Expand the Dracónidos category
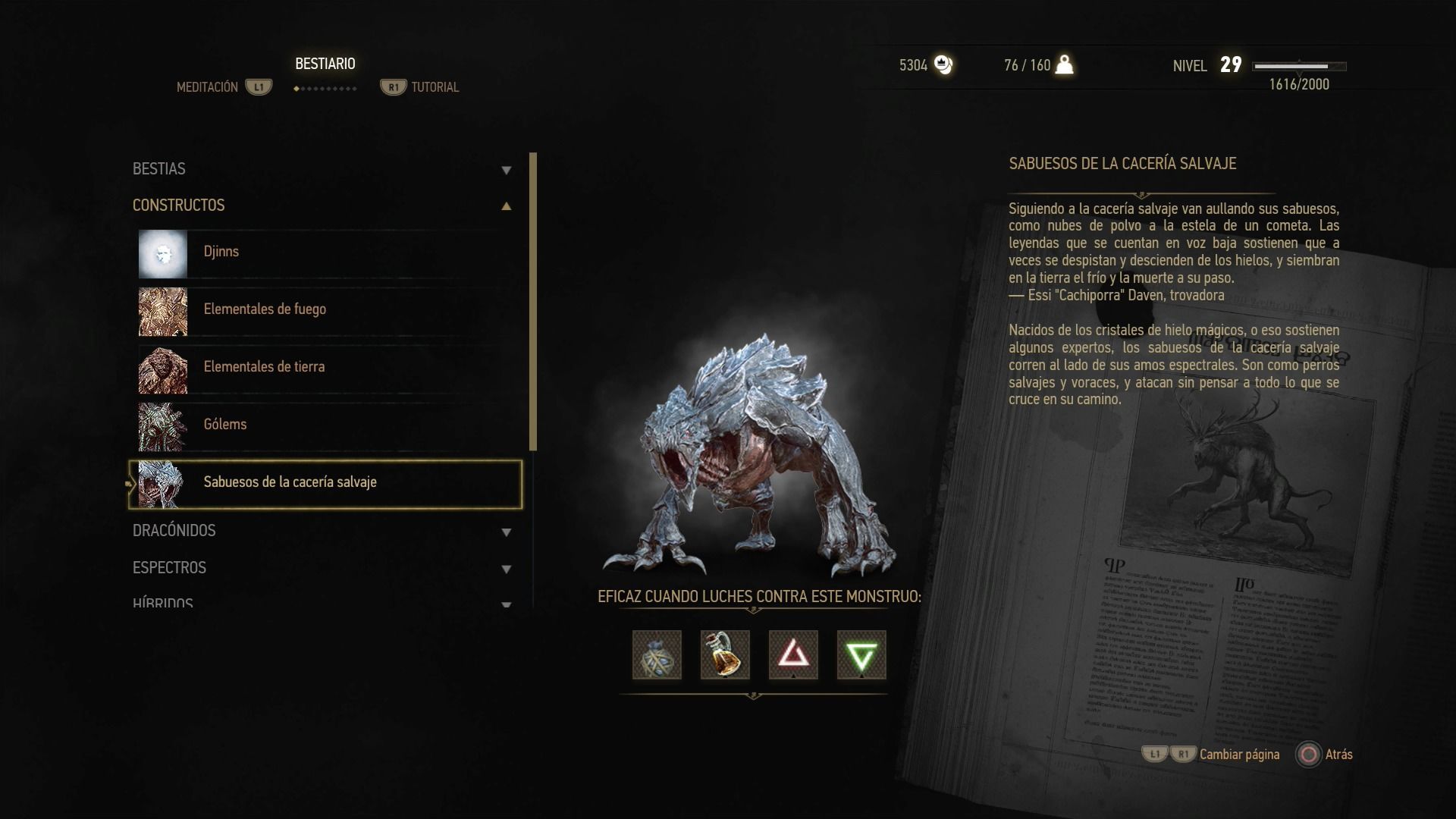1456x819 pixels. pyautogui.click(x=322, y=531)
